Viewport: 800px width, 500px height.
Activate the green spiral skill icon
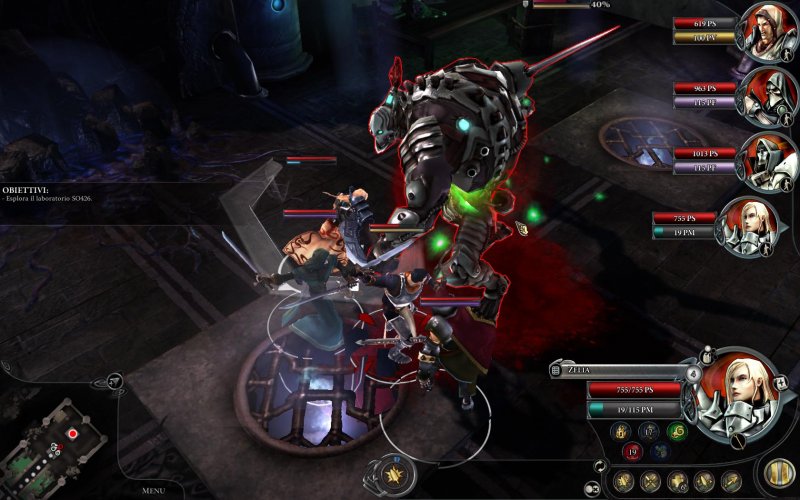(675, 431)
